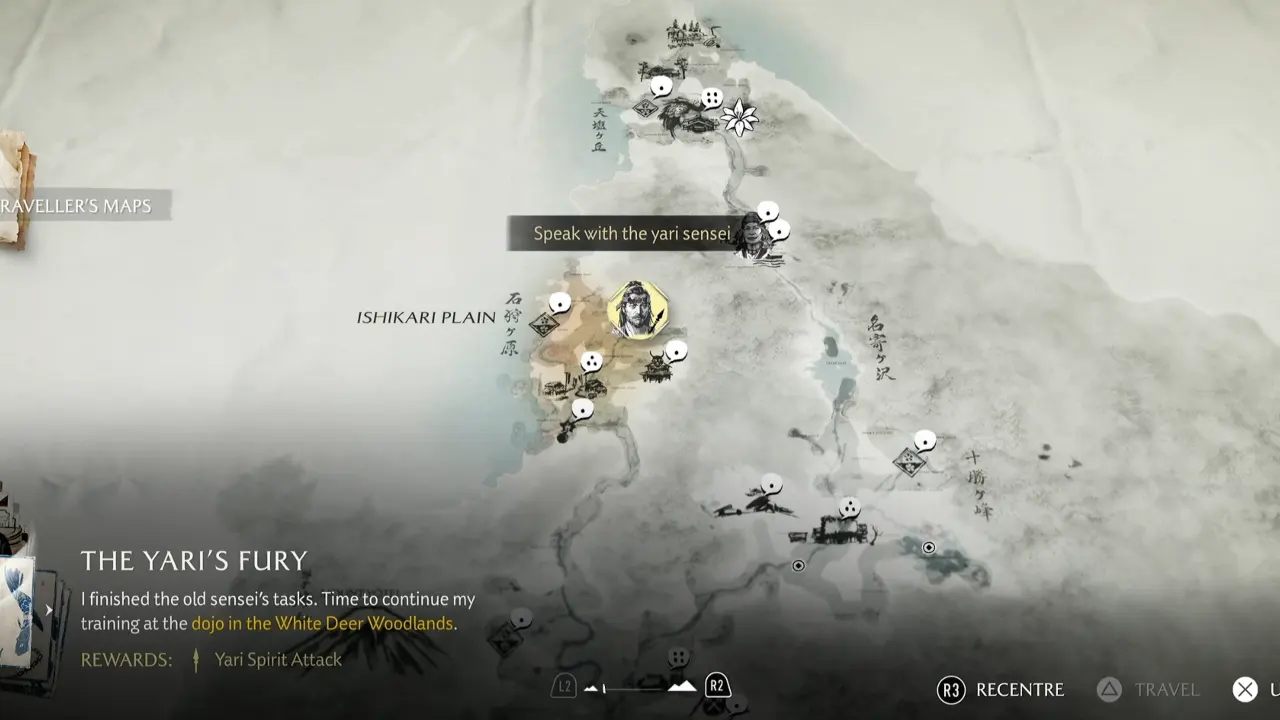
Task: Select the horned oni mask marker
Action: (x=657, y=367)
